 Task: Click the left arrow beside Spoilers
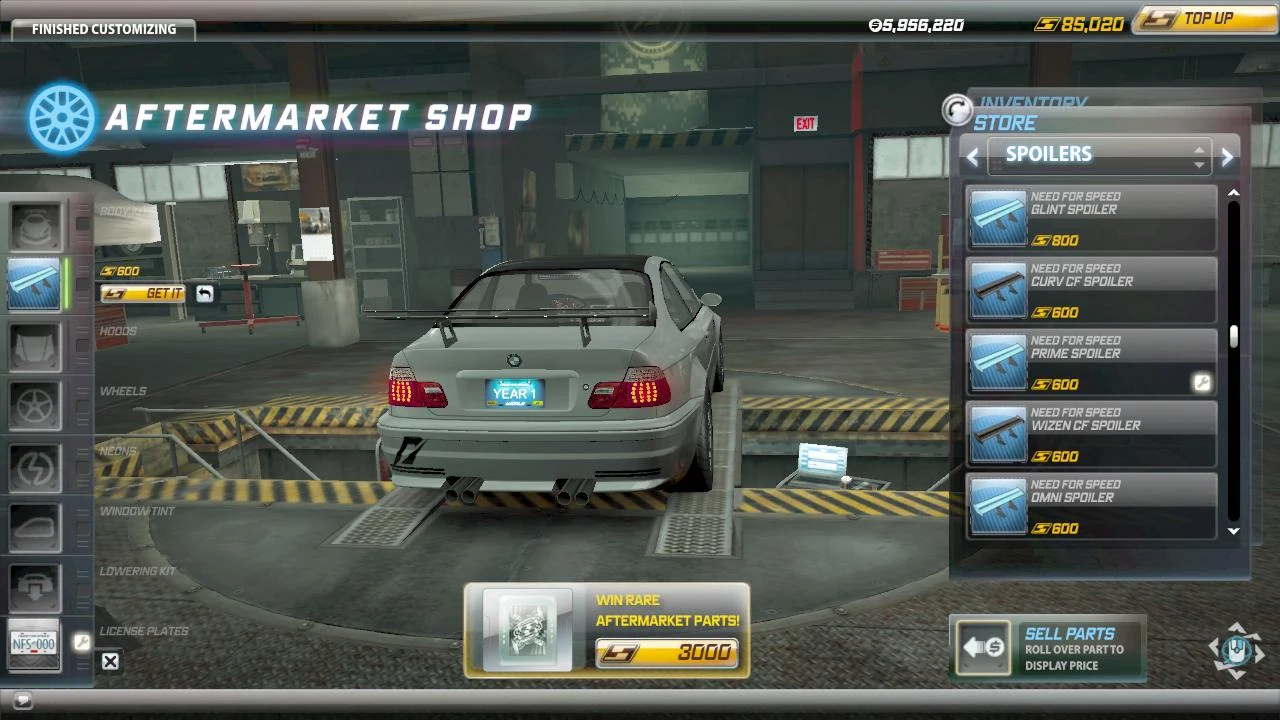click(x=971, y=156)
